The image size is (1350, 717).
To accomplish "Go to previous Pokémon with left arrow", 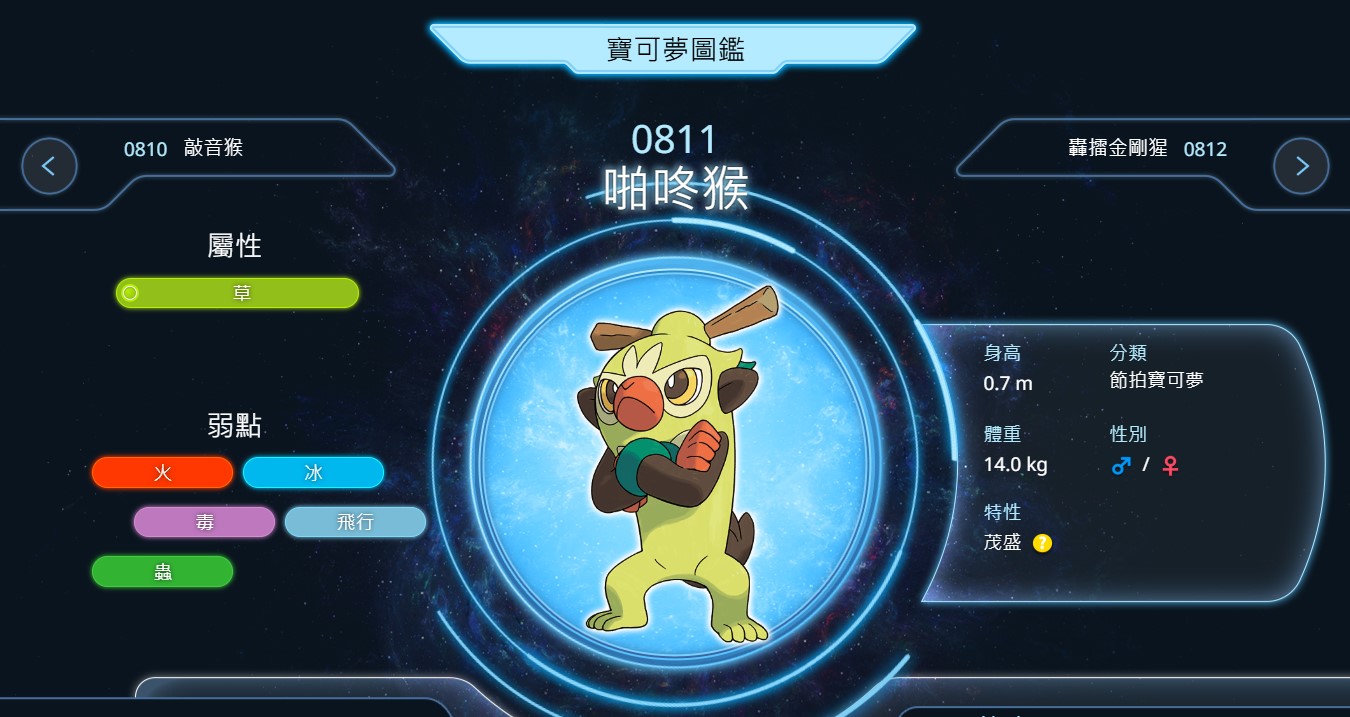I will point(50,166).
